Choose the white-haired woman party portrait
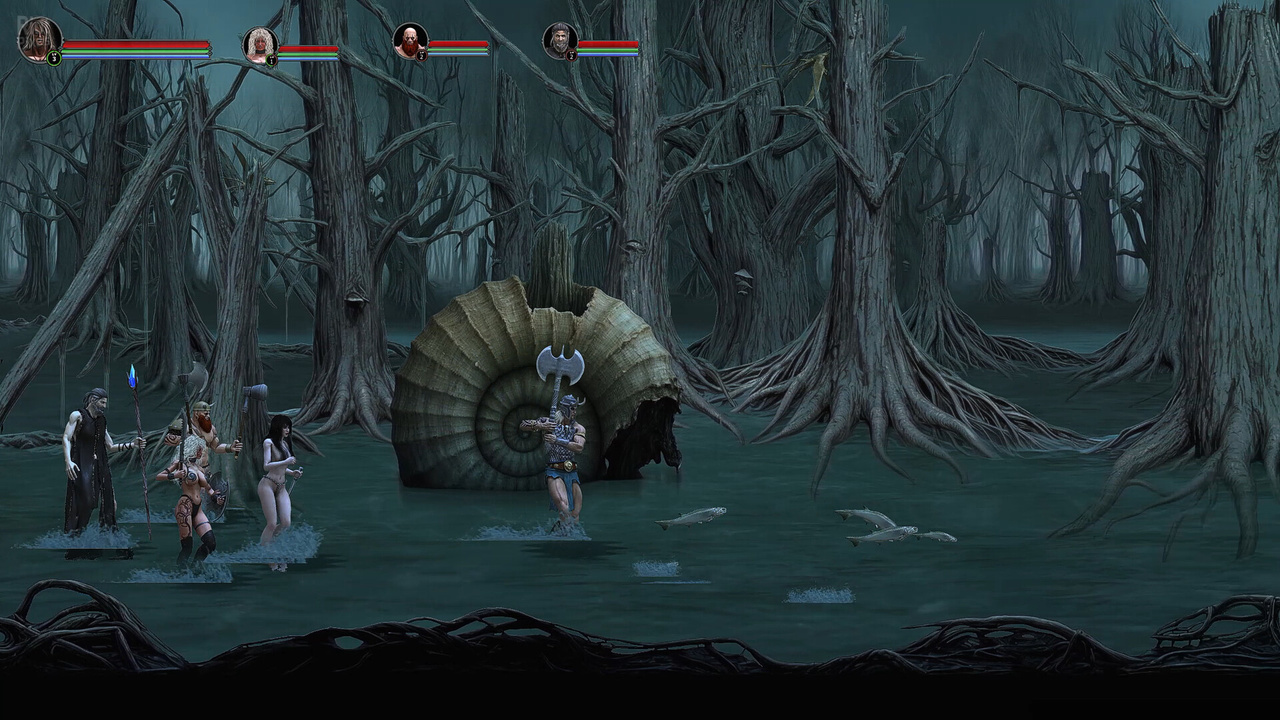This screenshot has height=720, width=1280. coord(260,45)
